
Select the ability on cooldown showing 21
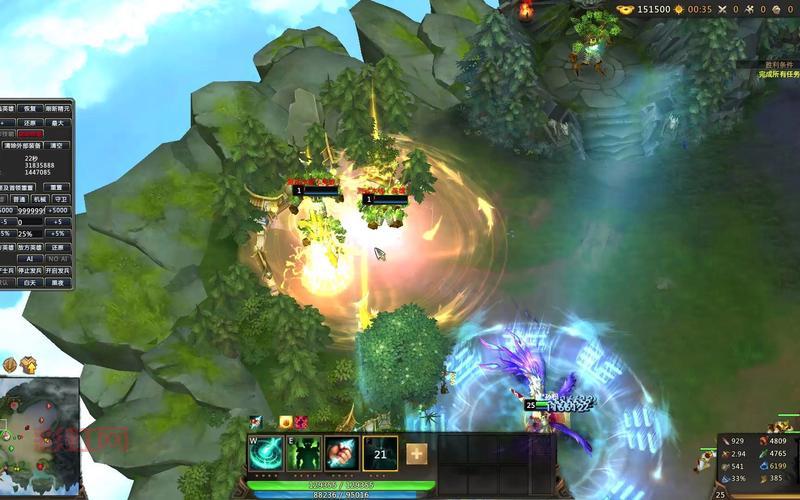(380, 454)
